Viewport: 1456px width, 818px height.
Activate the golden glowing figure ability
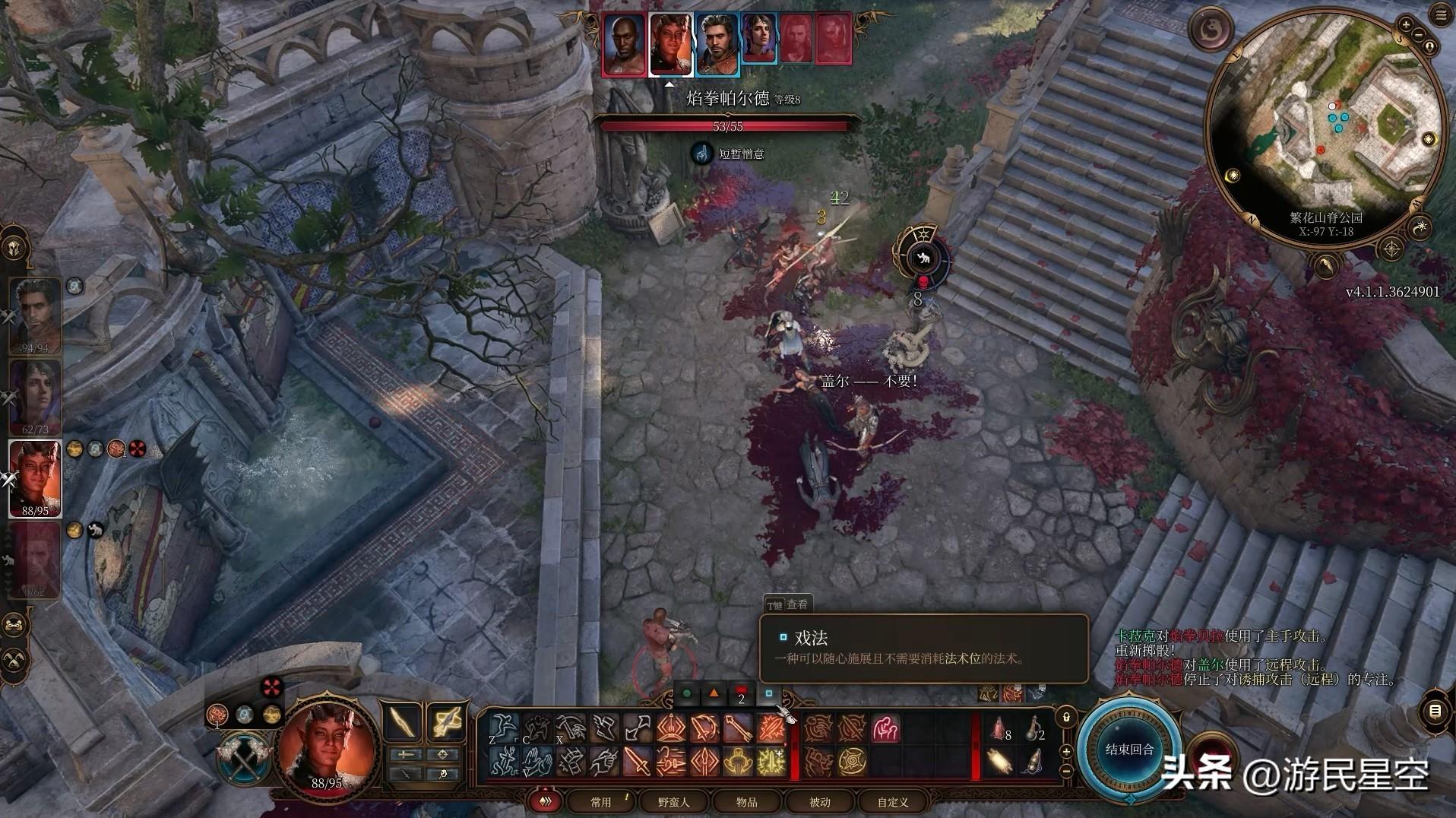(x=737, y=761)
